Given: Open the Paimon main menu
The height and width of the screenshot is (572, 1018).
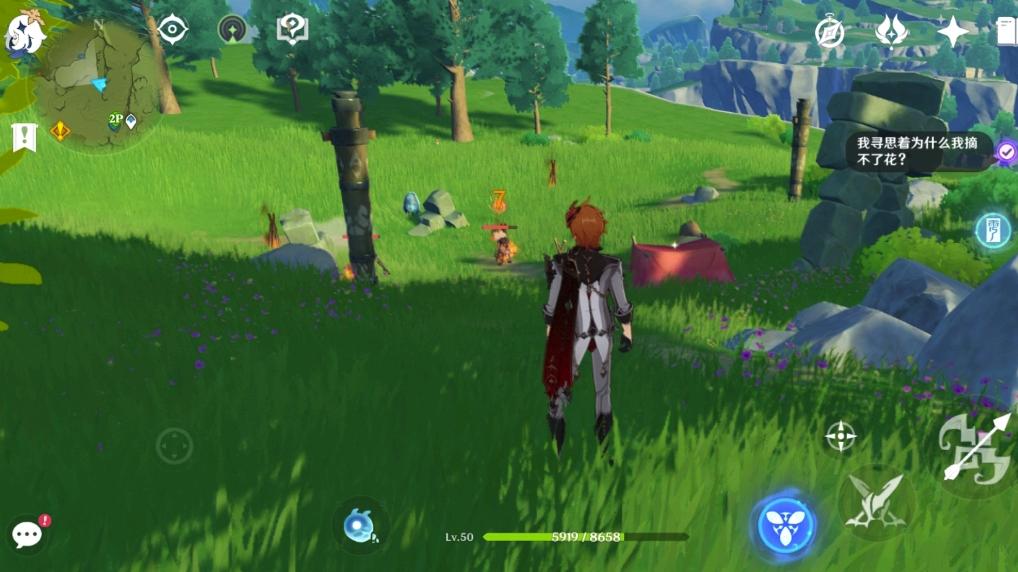Looking at the screenshot, I should tap(26, 32).
